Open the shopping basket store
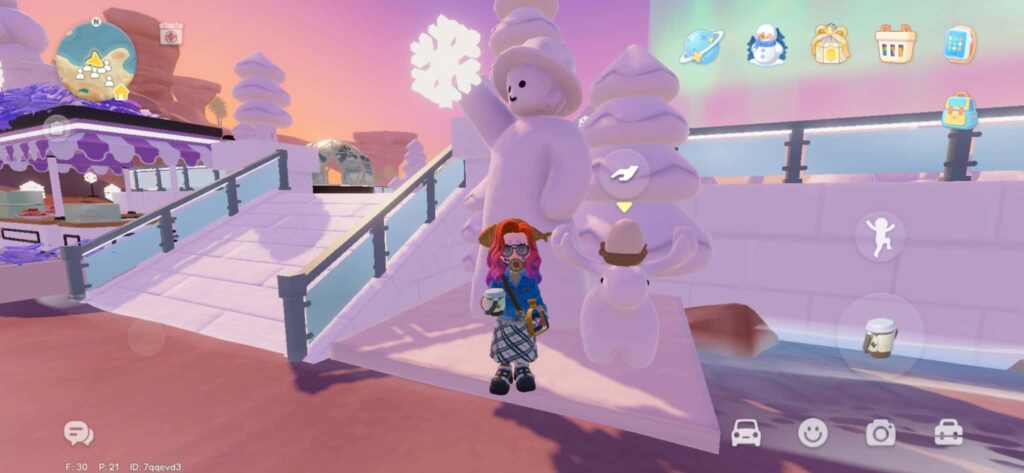The height and width of the screenshot is (473, 1024). click(895, 44)
